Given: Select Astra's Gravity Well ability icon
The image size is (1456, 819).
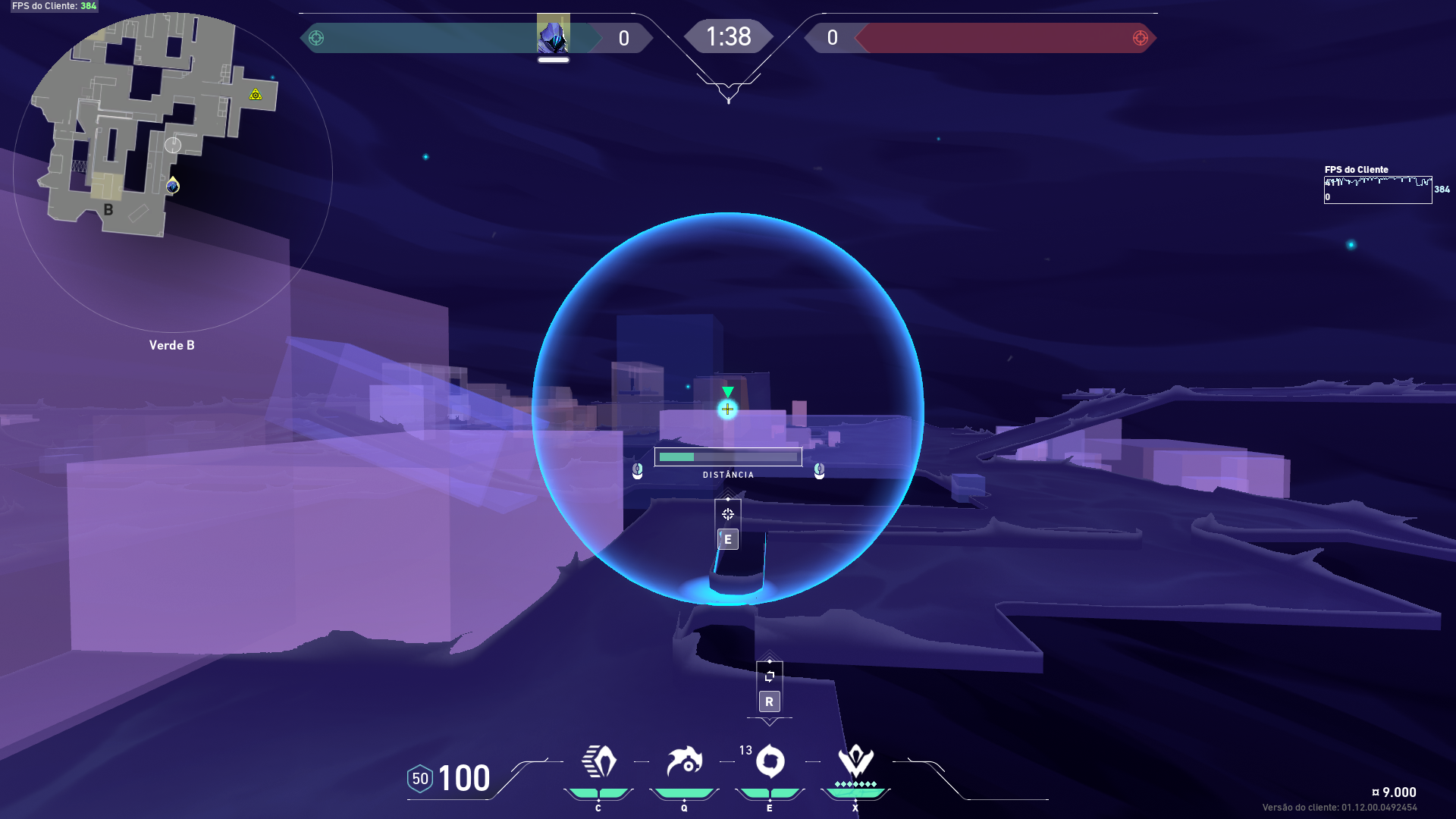Looking at the screenshot, I should [x=598, y=761].
